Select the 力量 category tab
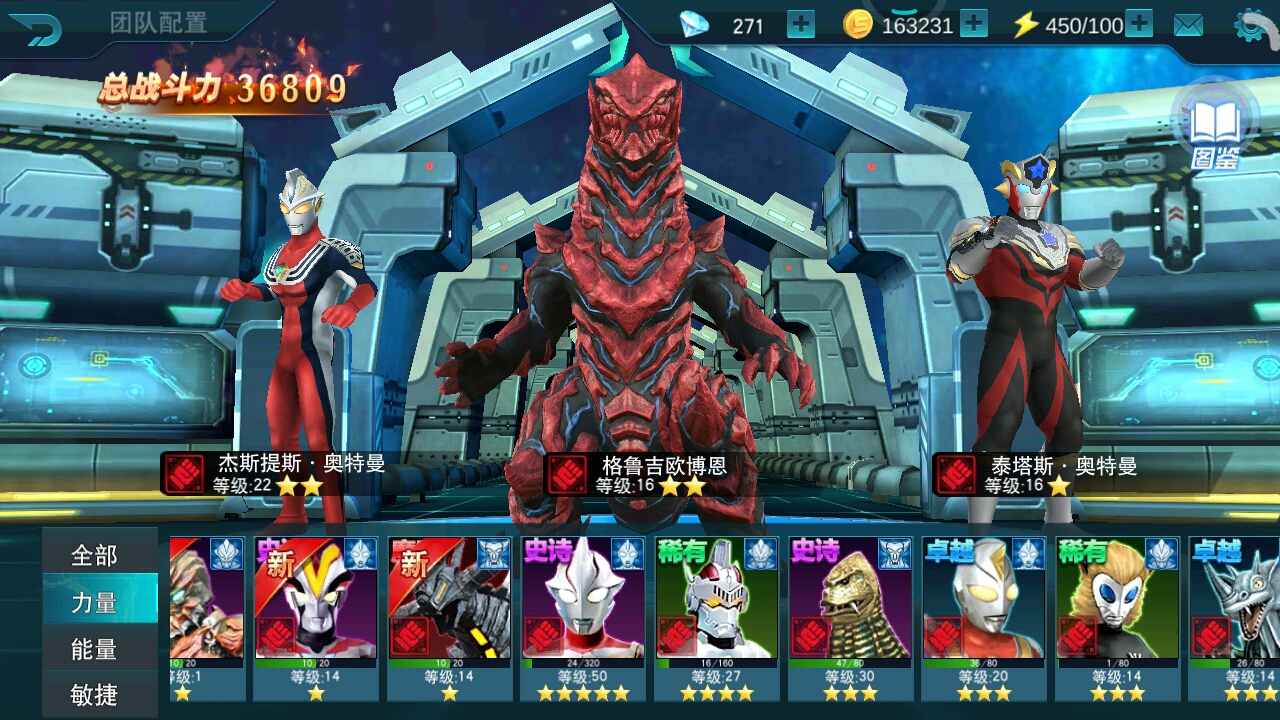Viewport: 1280px width, 720px height. (x=95, y=602)
